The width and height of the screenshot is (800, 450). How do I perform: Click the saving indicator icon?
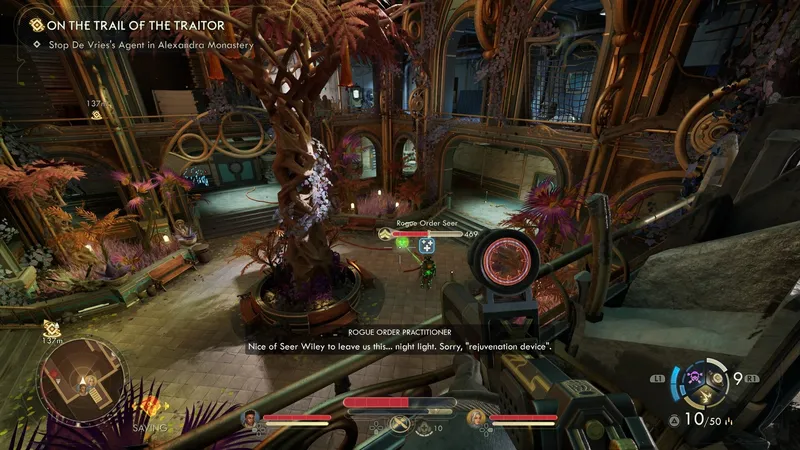coord(148,407)
